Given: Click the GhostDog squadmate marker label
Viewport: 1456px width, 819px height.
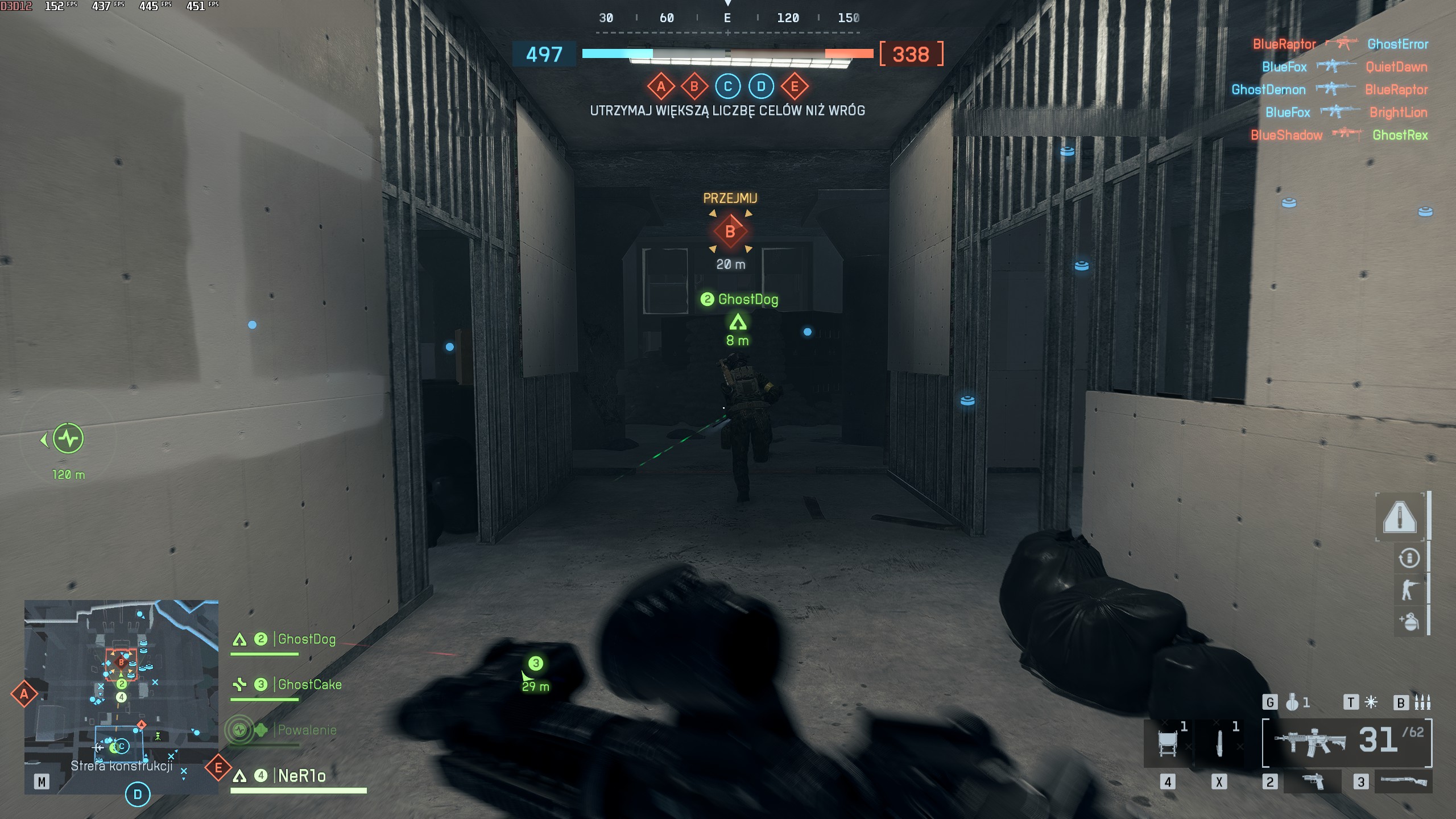Looking at the screenshot, I should pyautogui.click(x=747, y=300).
